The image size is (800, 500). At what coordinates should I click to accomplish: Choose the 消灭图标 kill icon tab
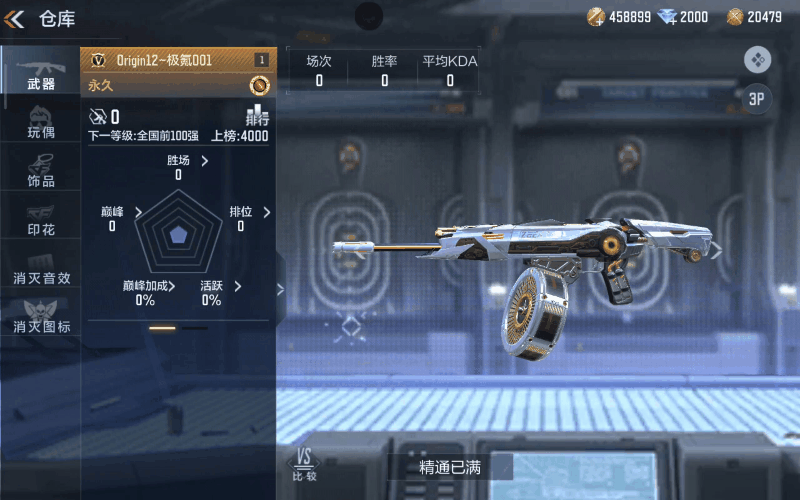tap(41, 316)
